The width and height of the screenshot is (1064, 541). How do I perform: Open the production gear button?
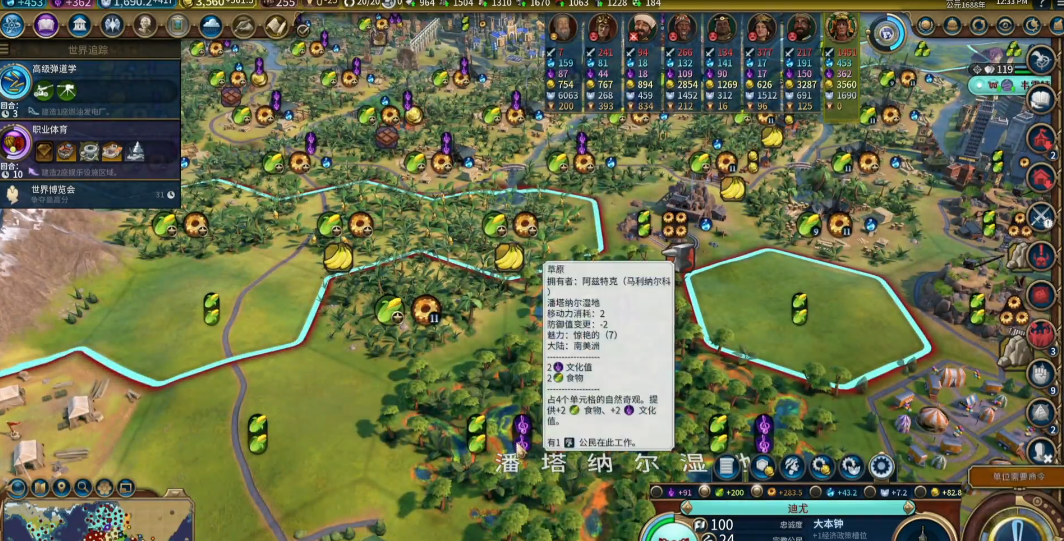881,467
